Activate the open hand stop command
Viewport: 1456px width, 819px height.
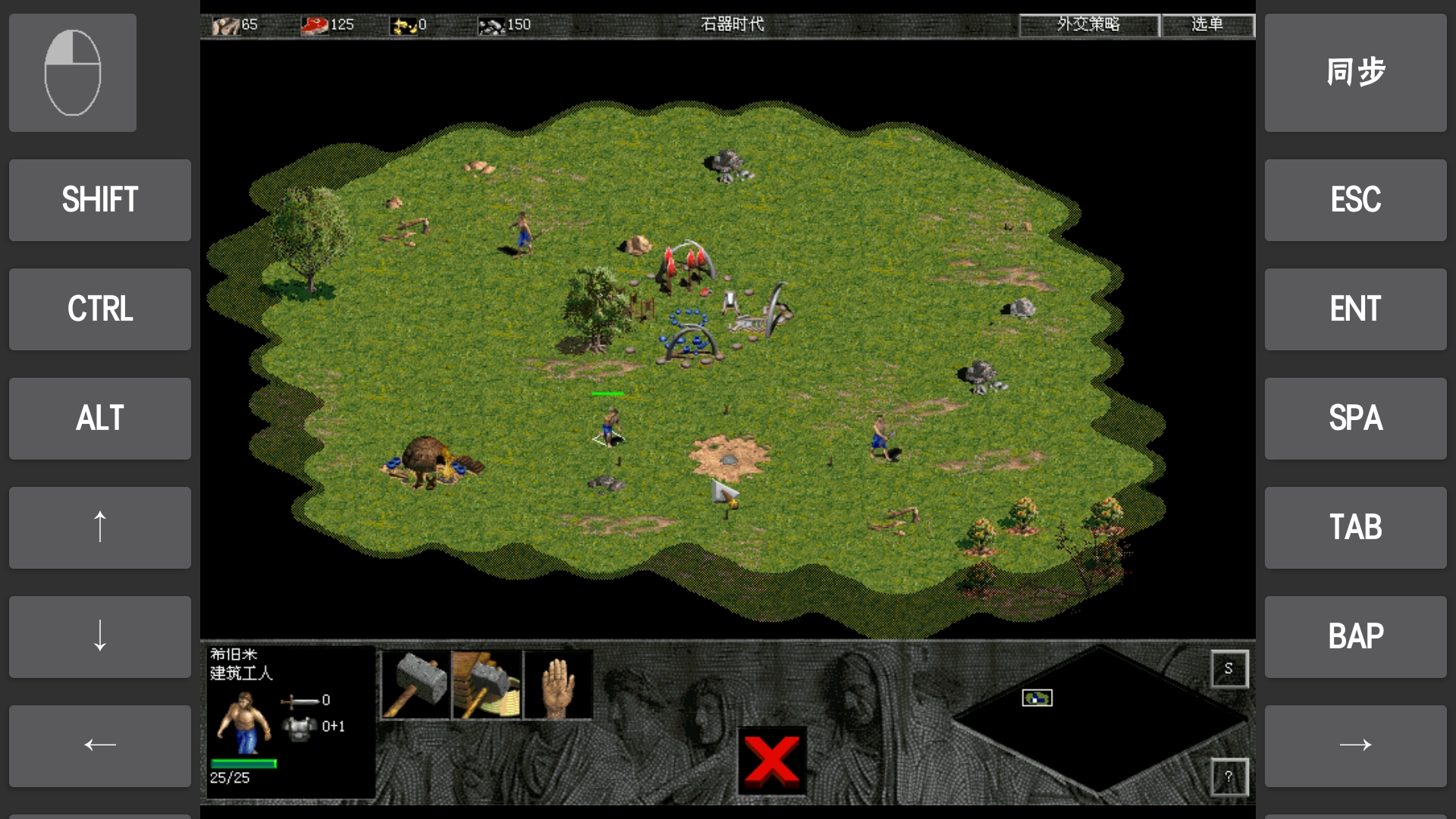click(x=558, y=684)
